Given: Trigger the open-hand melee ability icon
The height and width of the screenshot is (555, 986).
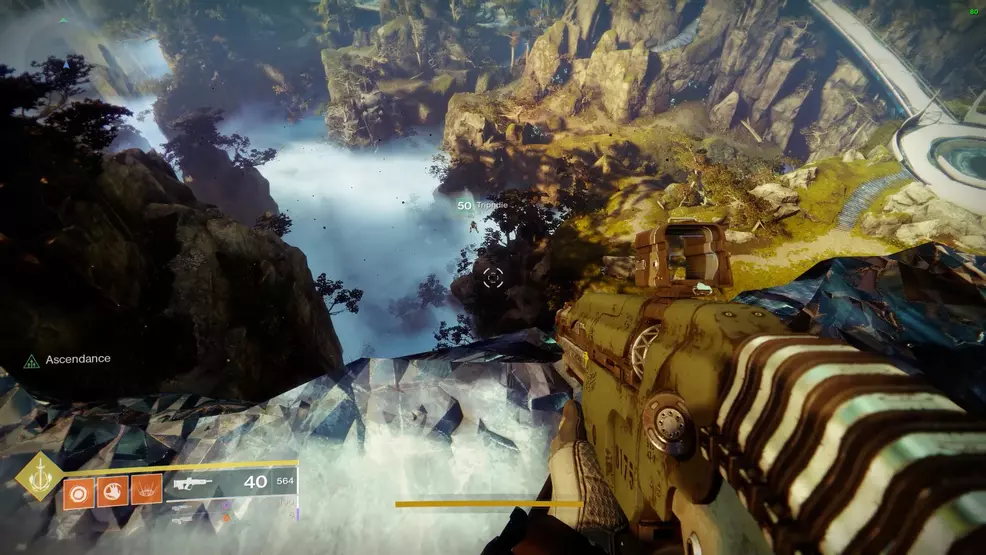Looking at the screenshot, I should 112,490.
